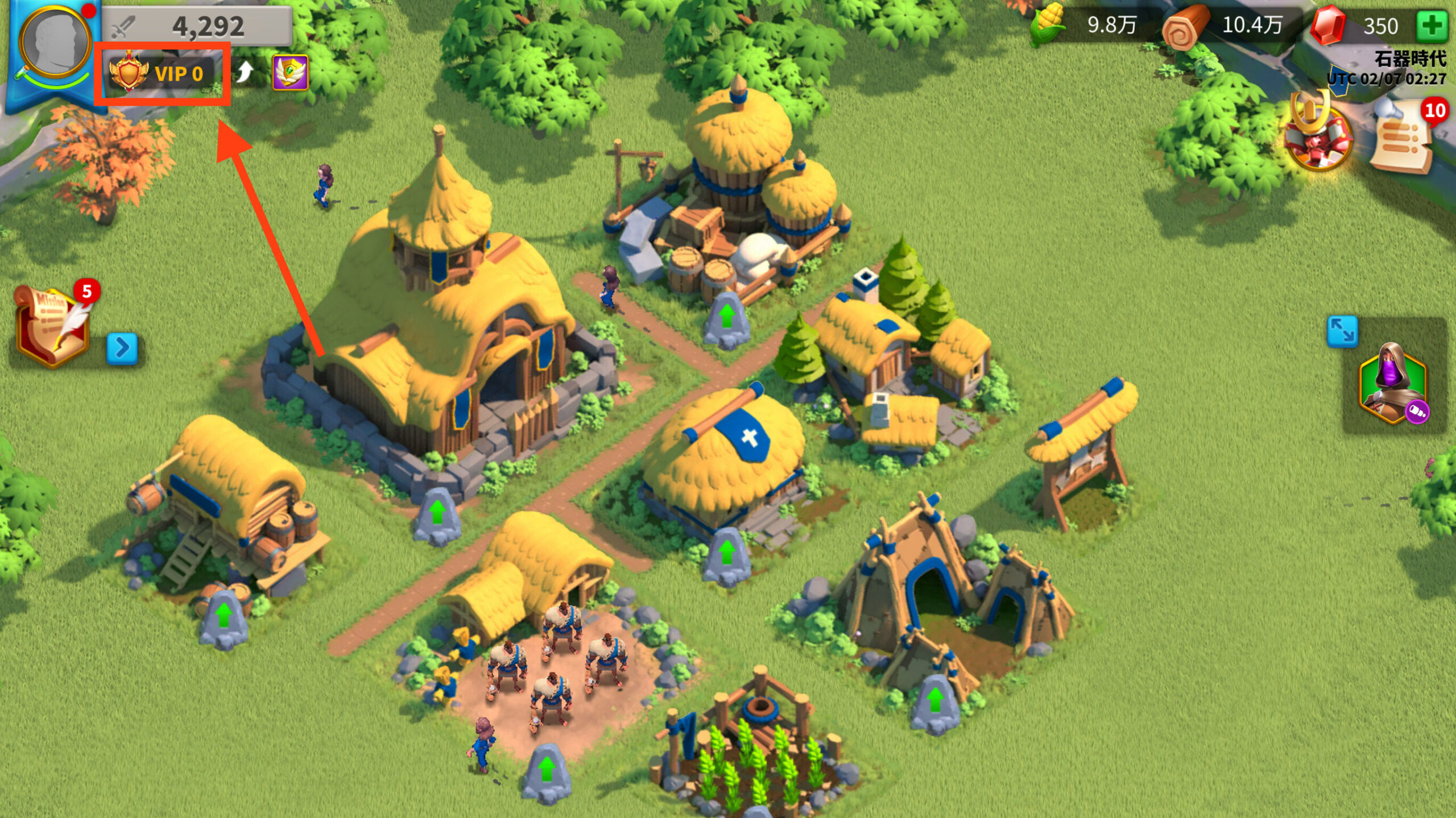This screenshot has width=1456, height=818.
Task: Open the governor profile portrait
Action: (55, 44)
